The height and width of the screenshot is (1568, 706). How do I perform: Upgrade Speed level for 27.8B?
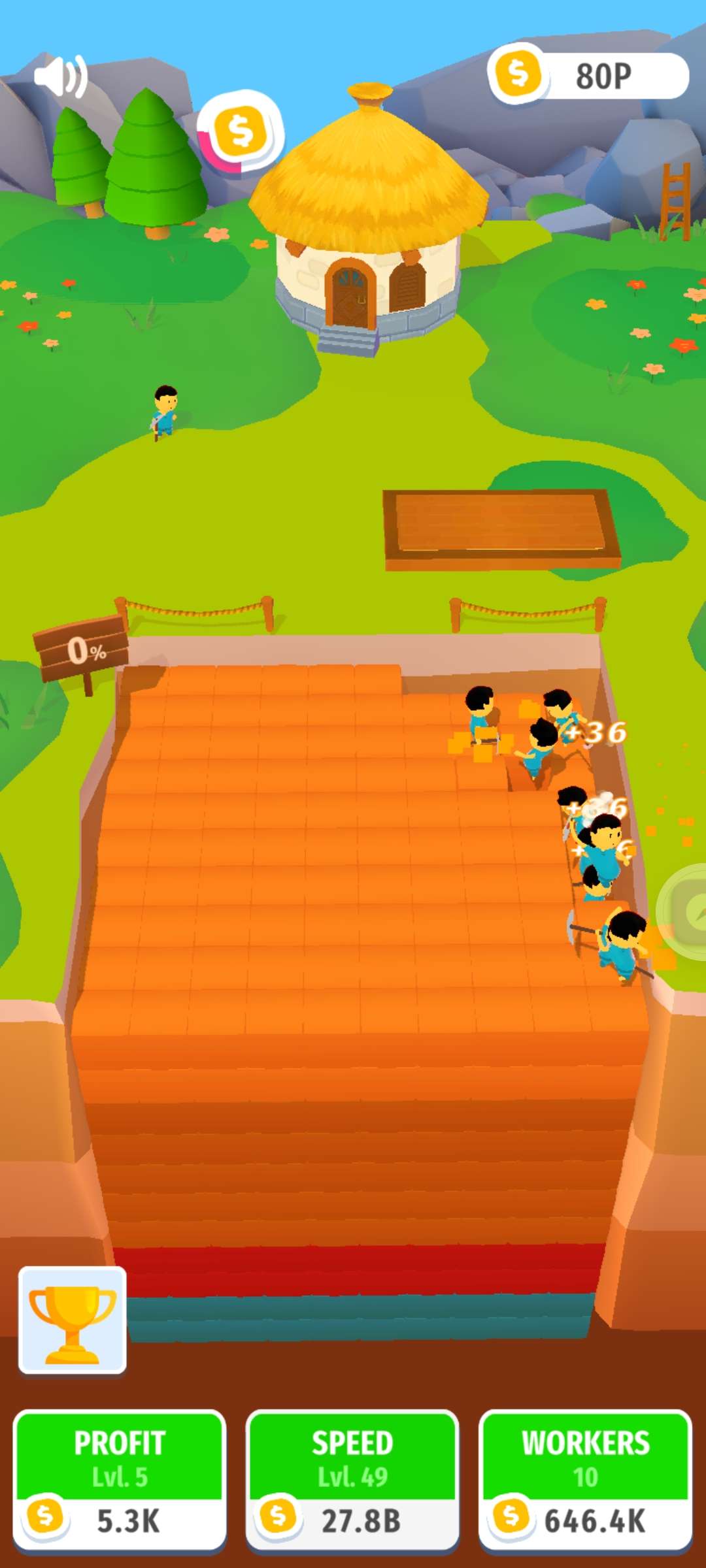(352, 1480)
